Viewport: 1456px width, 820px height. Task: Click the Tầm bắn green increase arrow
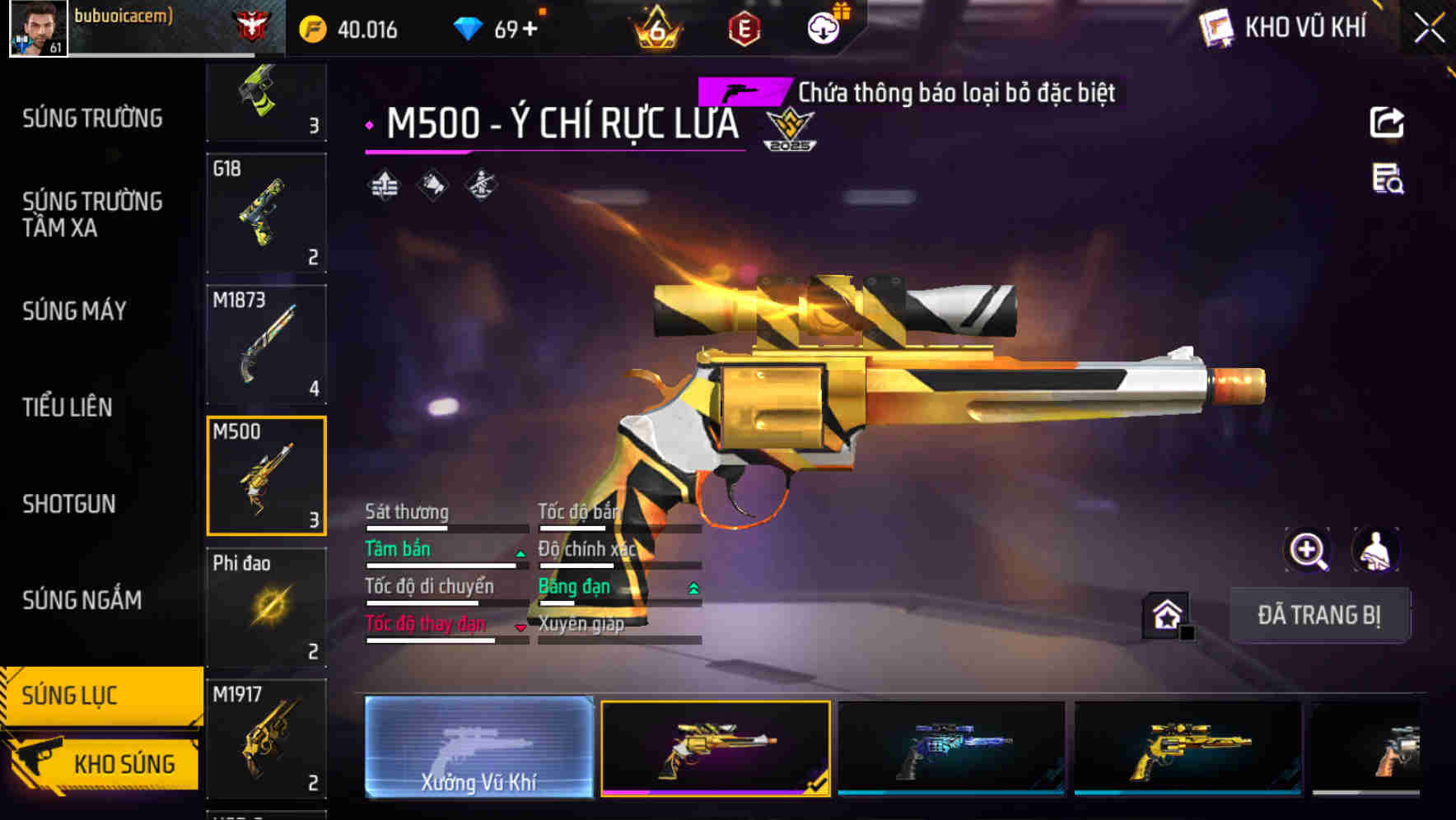point(519,553)
